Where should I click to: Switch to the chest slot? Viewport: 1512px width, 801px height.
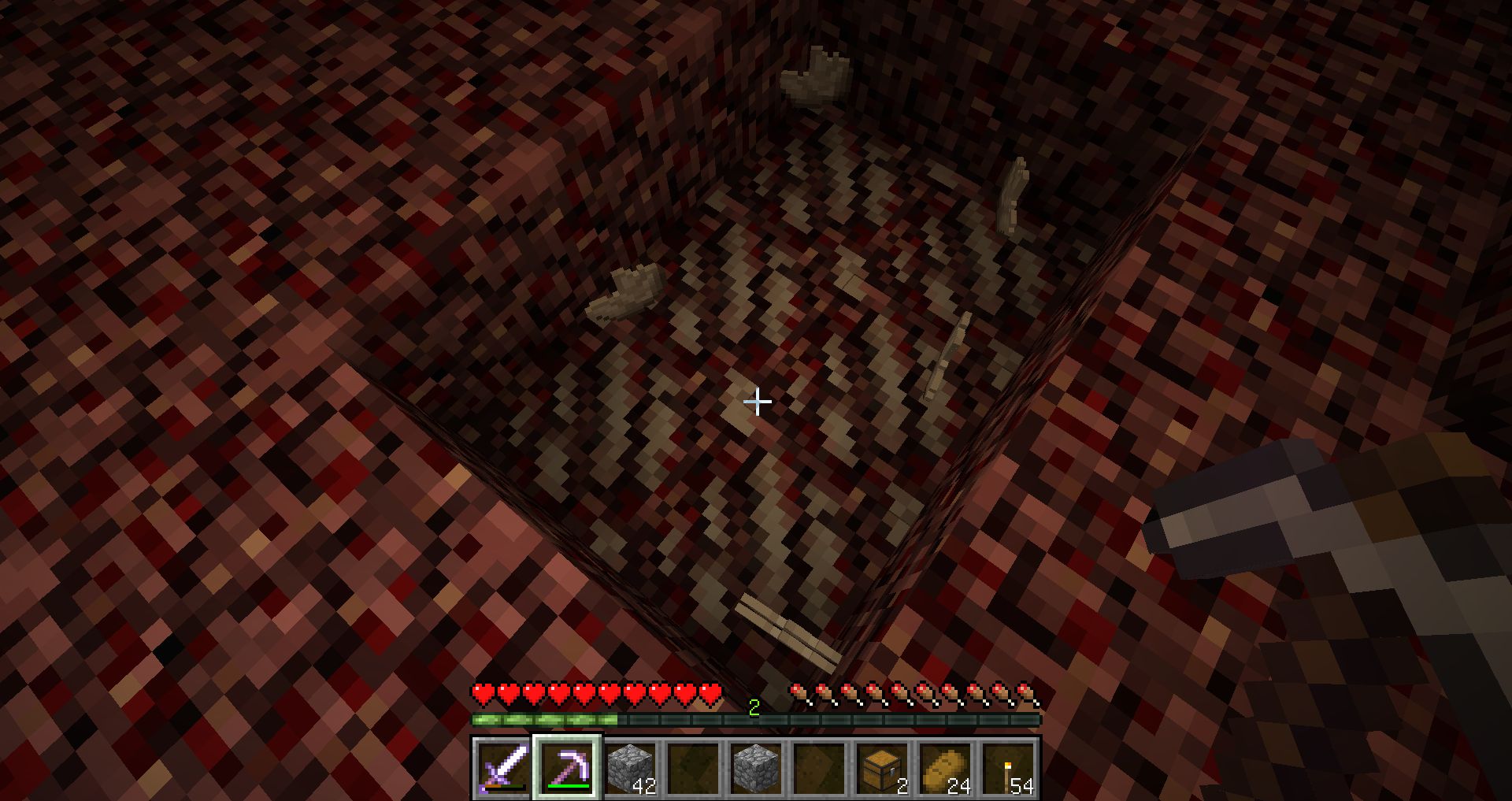click(882, 768)
